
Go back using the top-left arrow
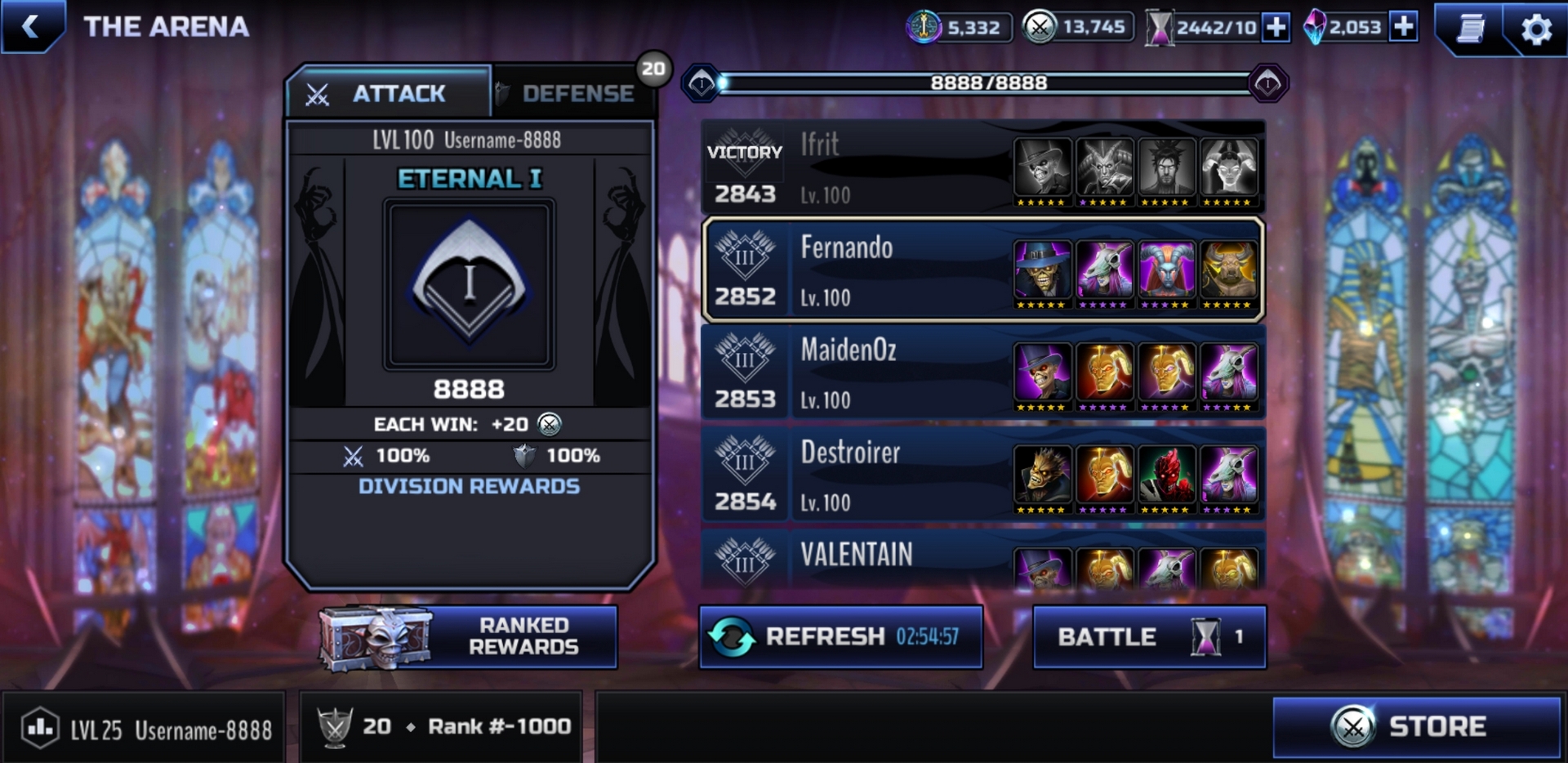click(x=31, y=26)
